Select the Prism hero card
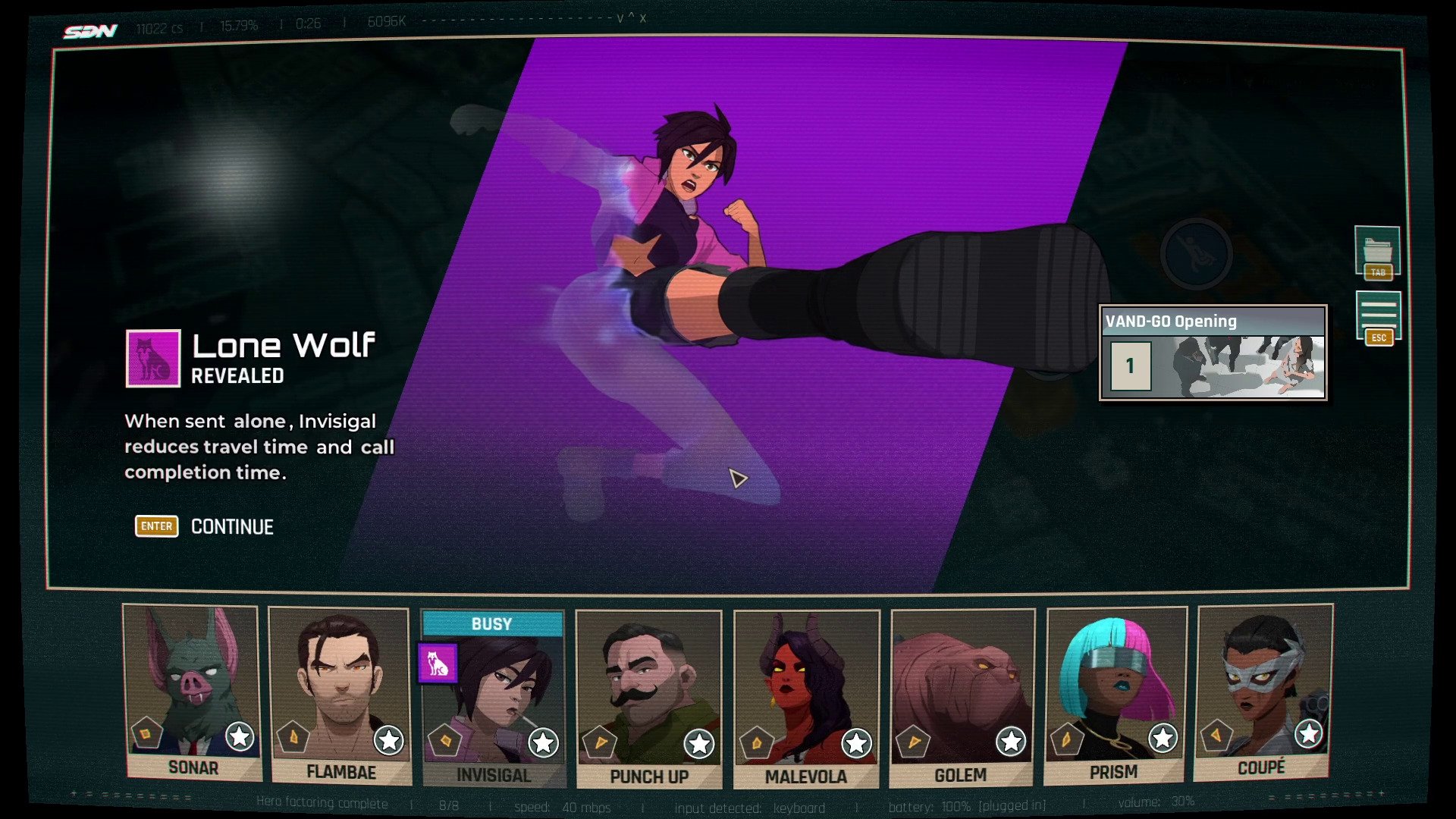1456x819 pixels. point(1114,694)
